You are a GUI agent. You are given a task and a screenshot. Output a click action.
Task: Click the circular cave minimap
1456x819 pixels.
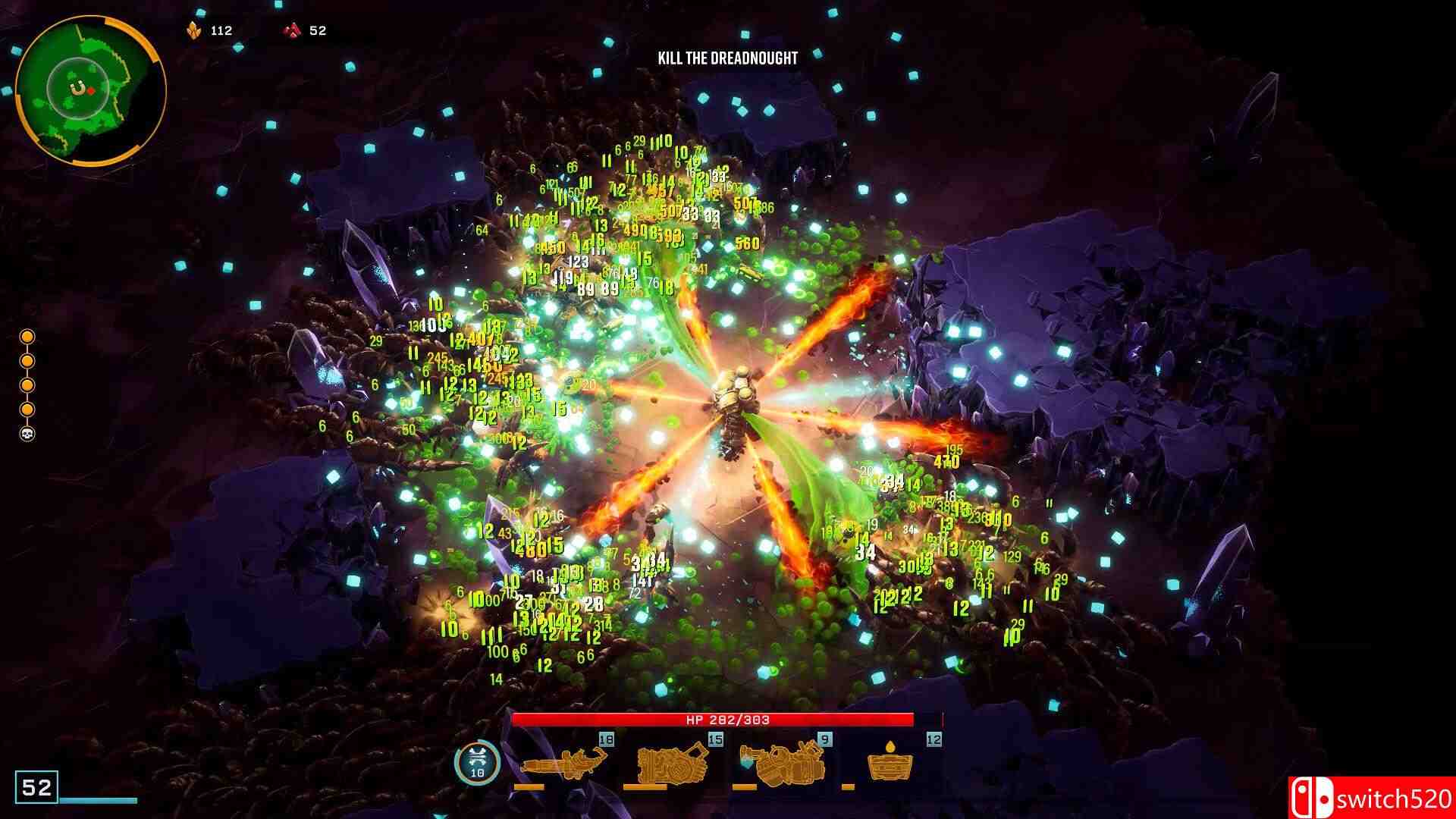click(x=89, y=90)
